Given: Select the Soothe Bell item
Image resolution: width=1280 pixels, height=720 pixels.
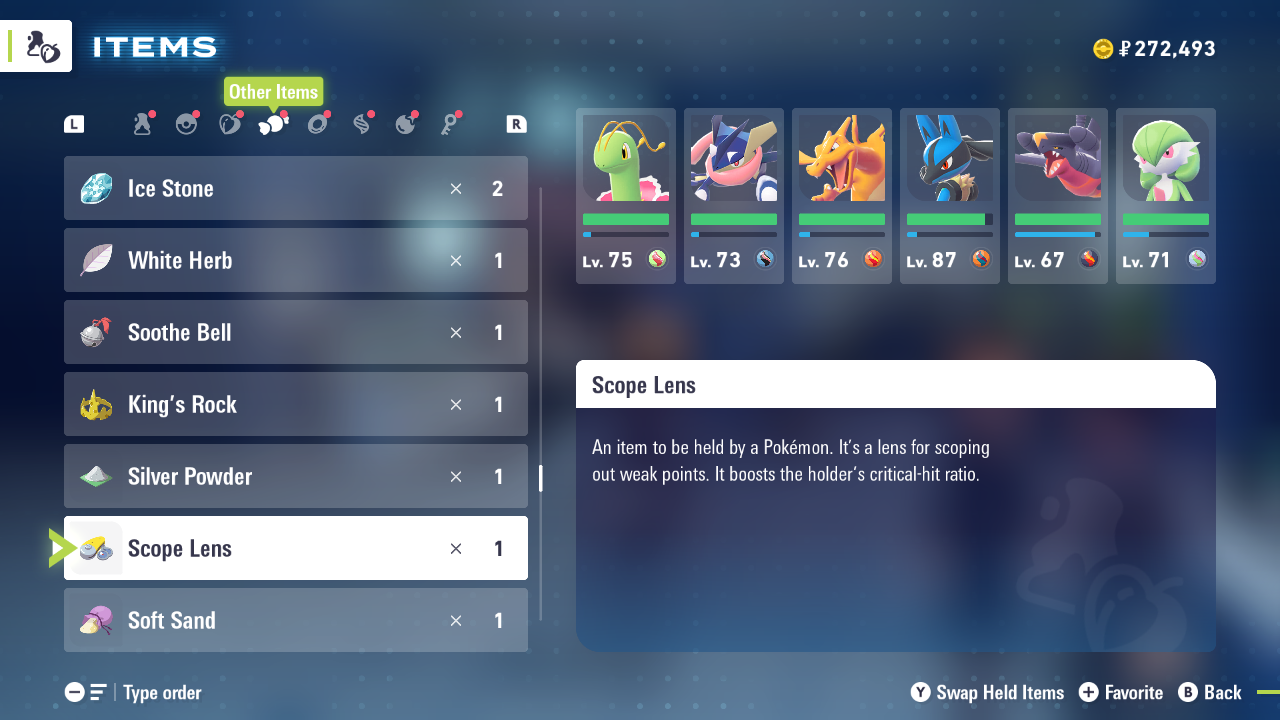Looking at the screenshot, I should click(295, 332).
